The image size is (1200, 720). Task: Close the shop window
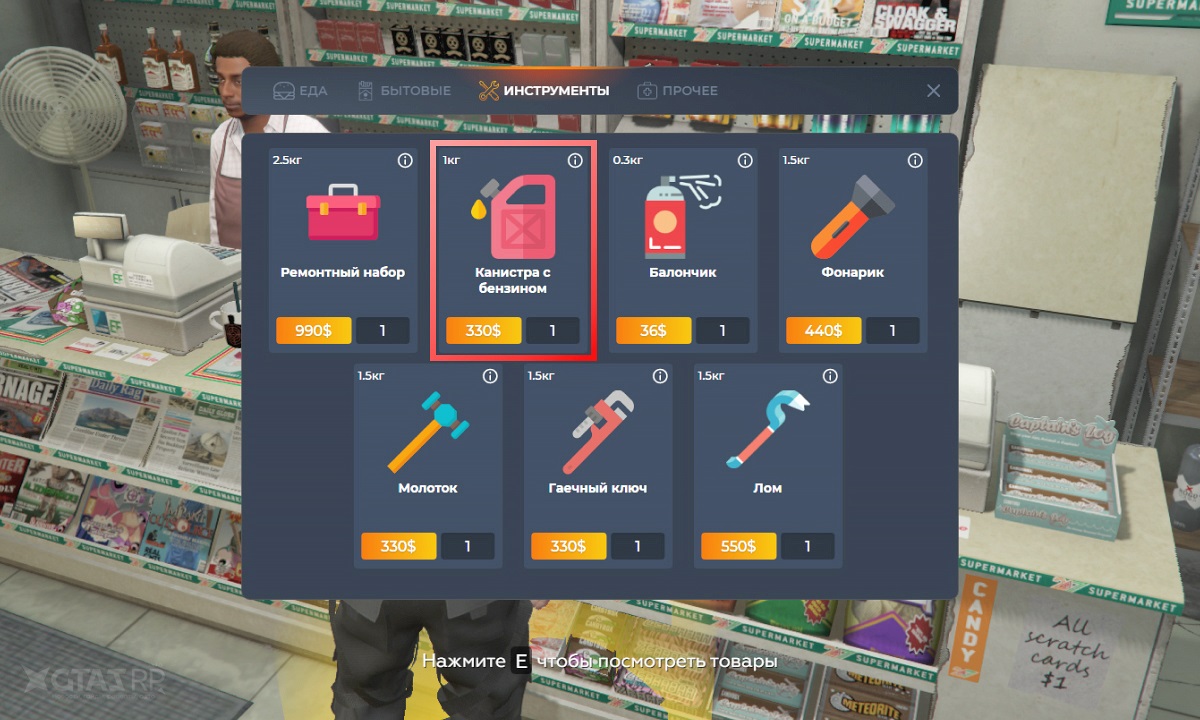[933, 91]
